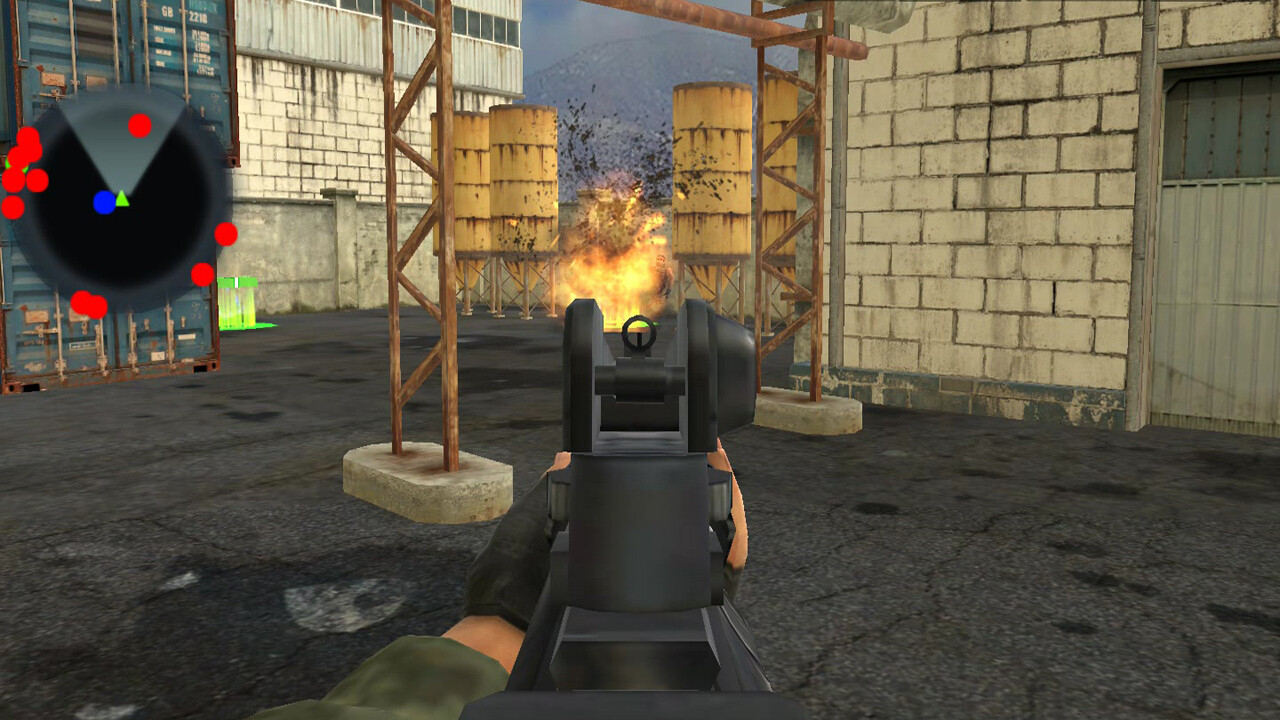Click the blue ally dot on the radar

(x=102, y=200)
